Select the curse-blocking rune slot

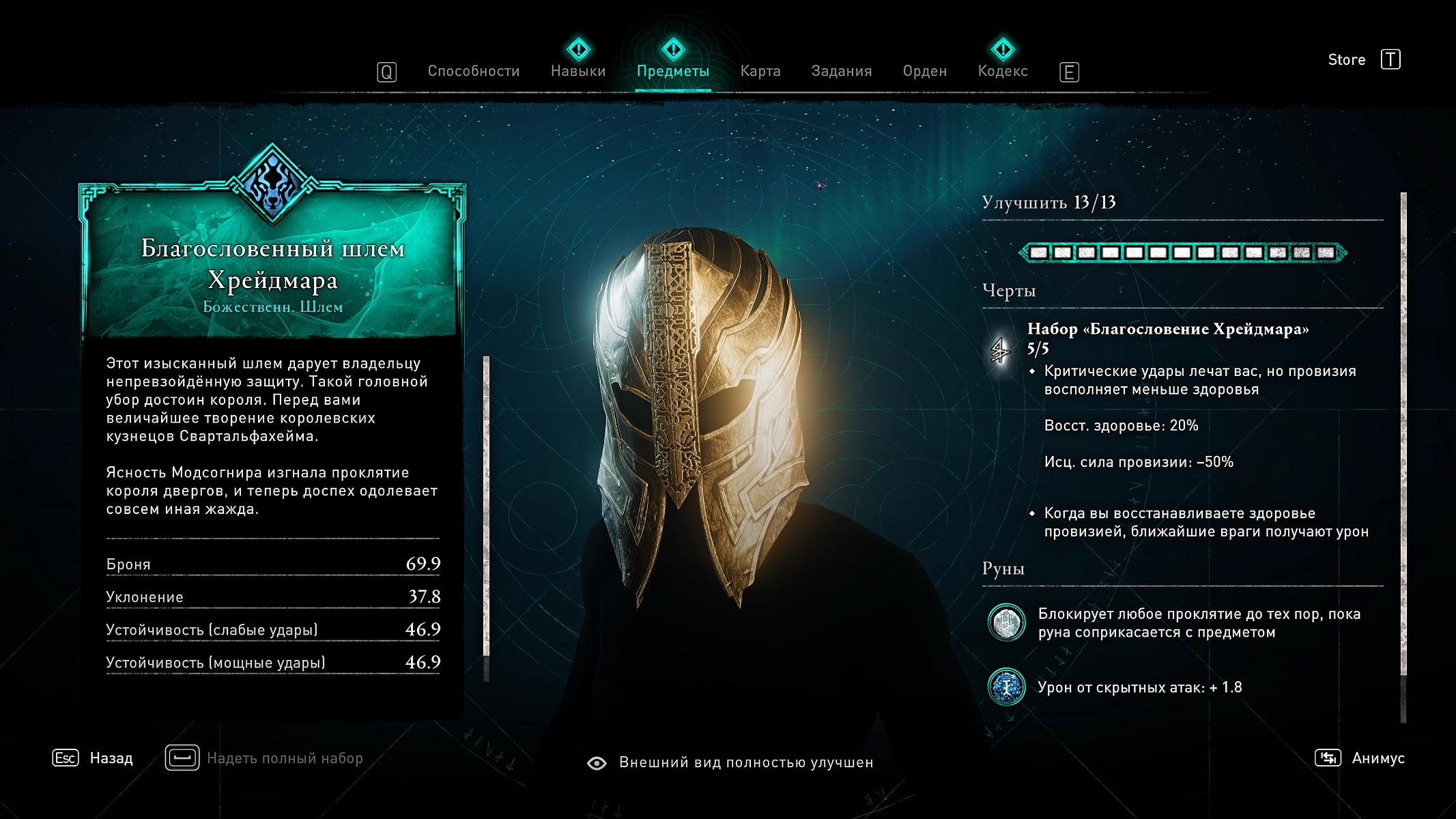point(1006,622)
